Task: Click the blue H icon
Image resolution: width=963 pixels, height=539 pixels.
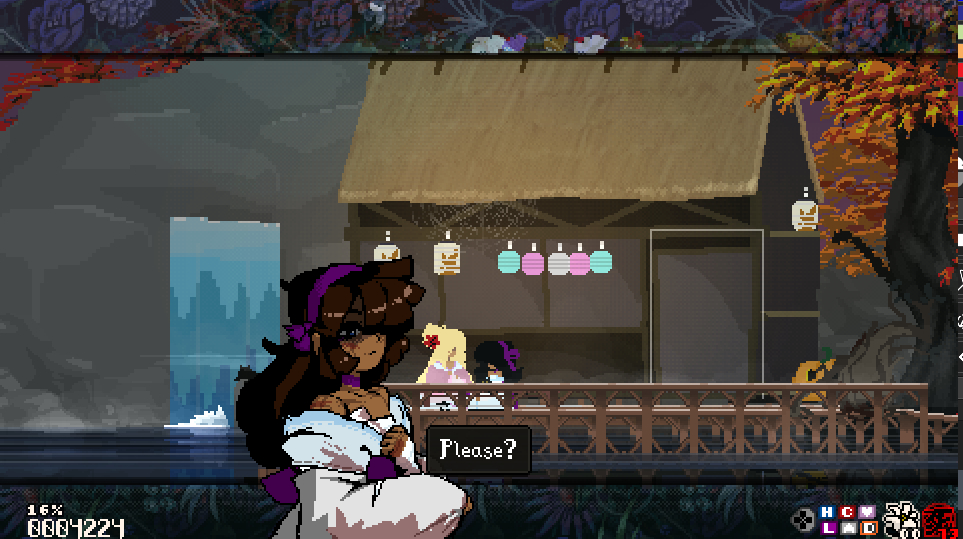Action: pyautogui.click(x=827, y=513)
